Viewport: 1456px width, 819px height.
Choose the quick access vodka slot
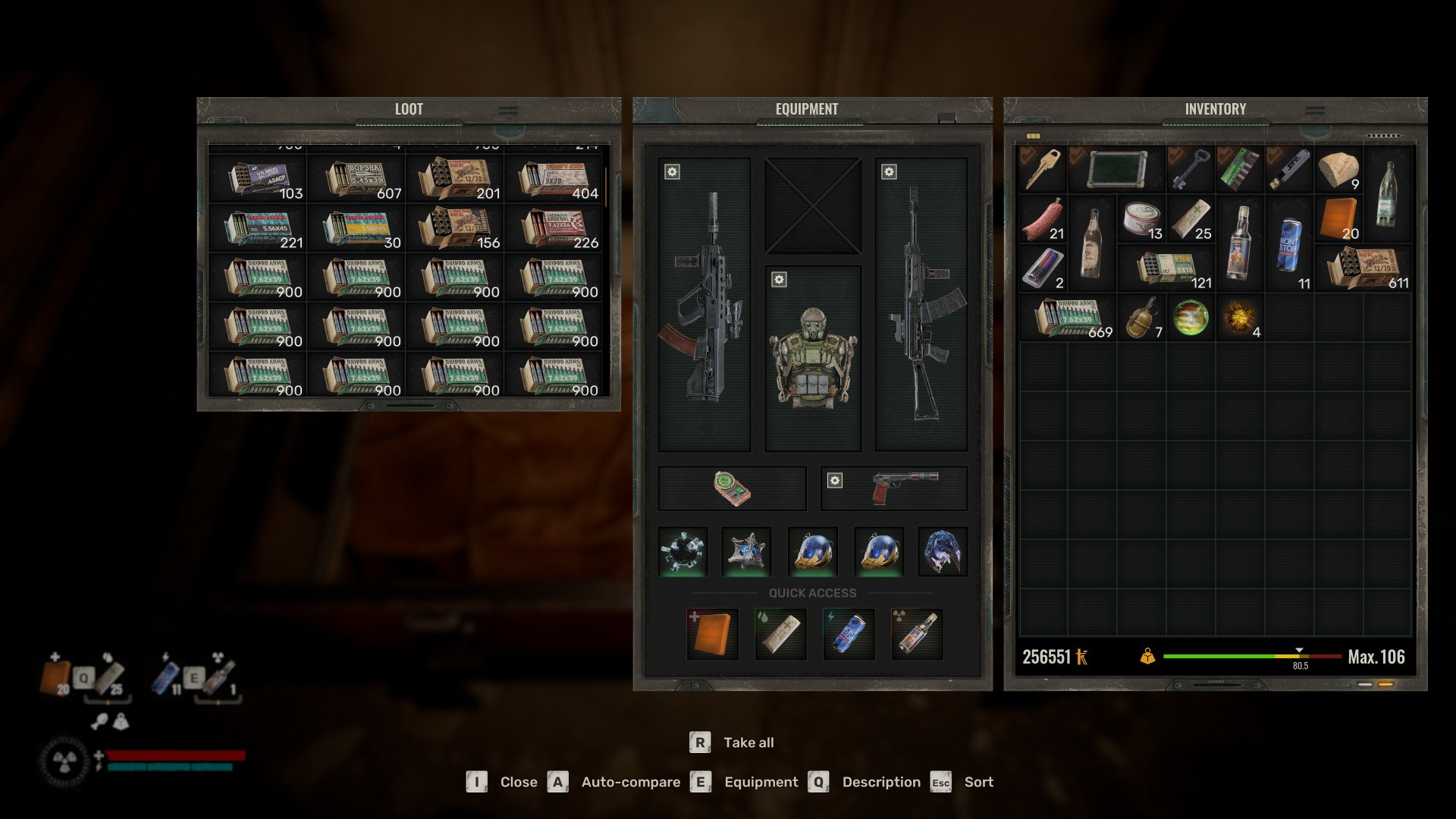[917, 634]
